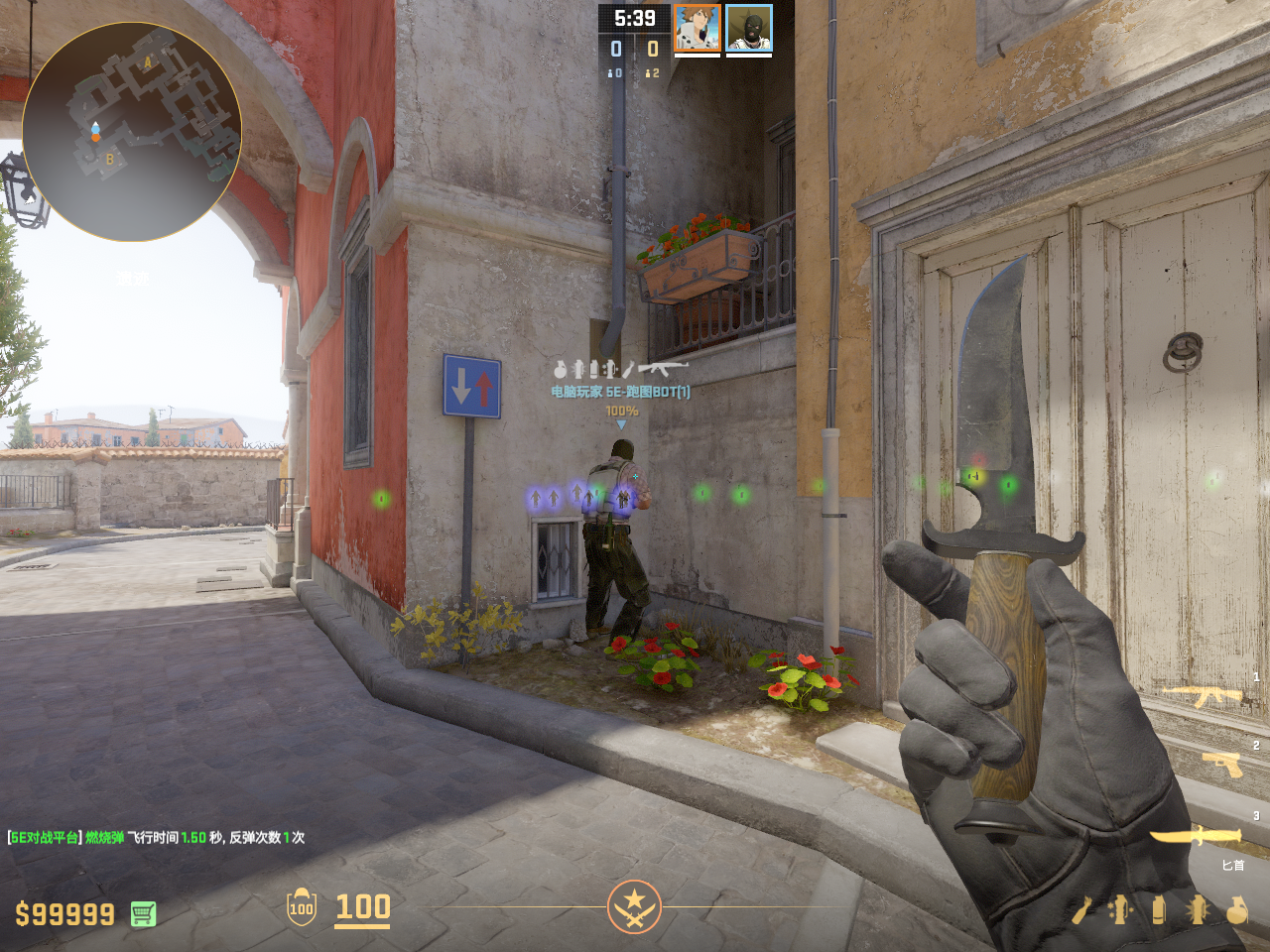The image size is (1270, 952).
Task: Equip the flashbang grenade icon
Action: [1198, 909]
